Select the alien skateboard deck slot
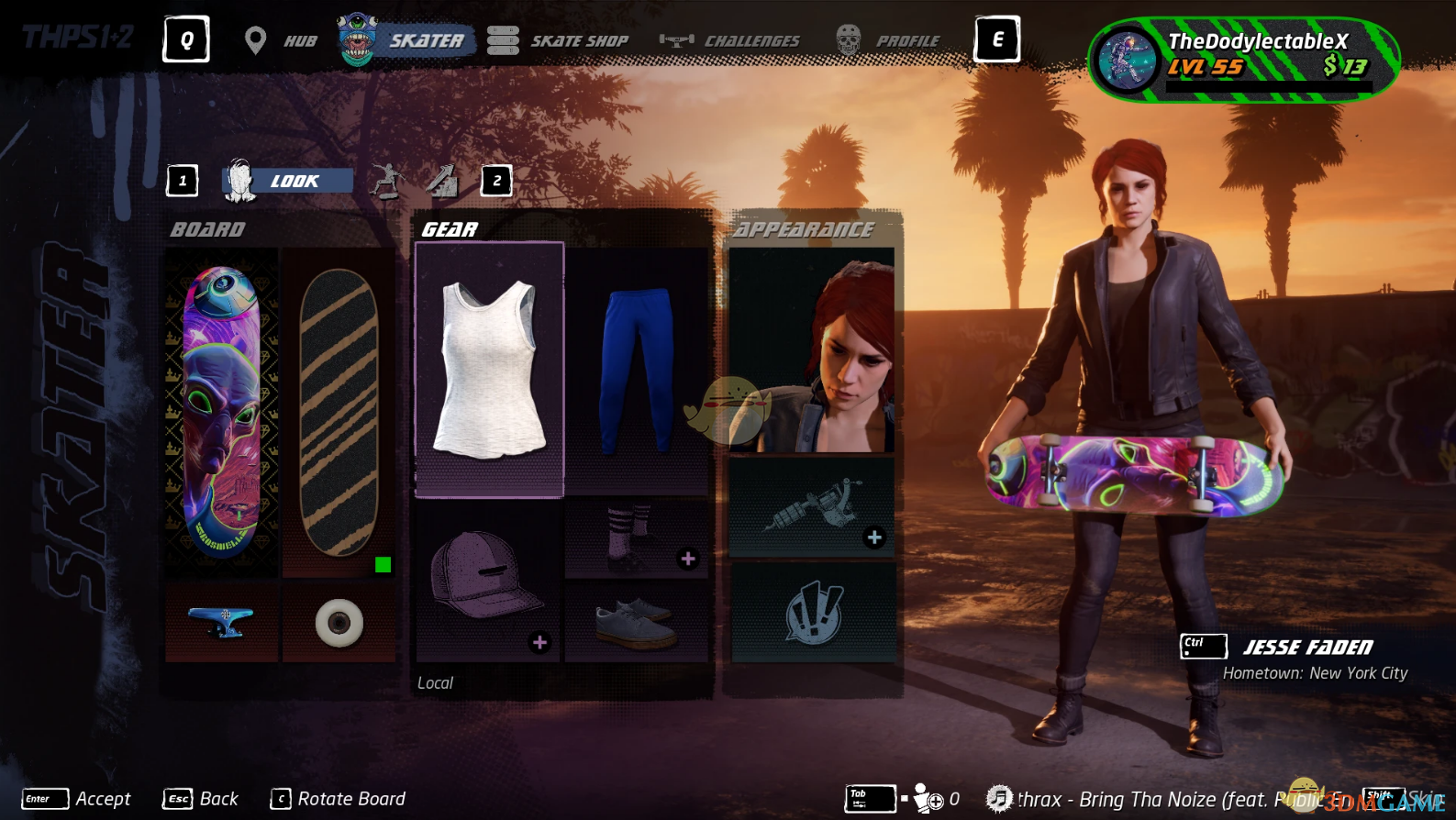Viewport: 1456px width, 820px height. (x=221, y=412)
